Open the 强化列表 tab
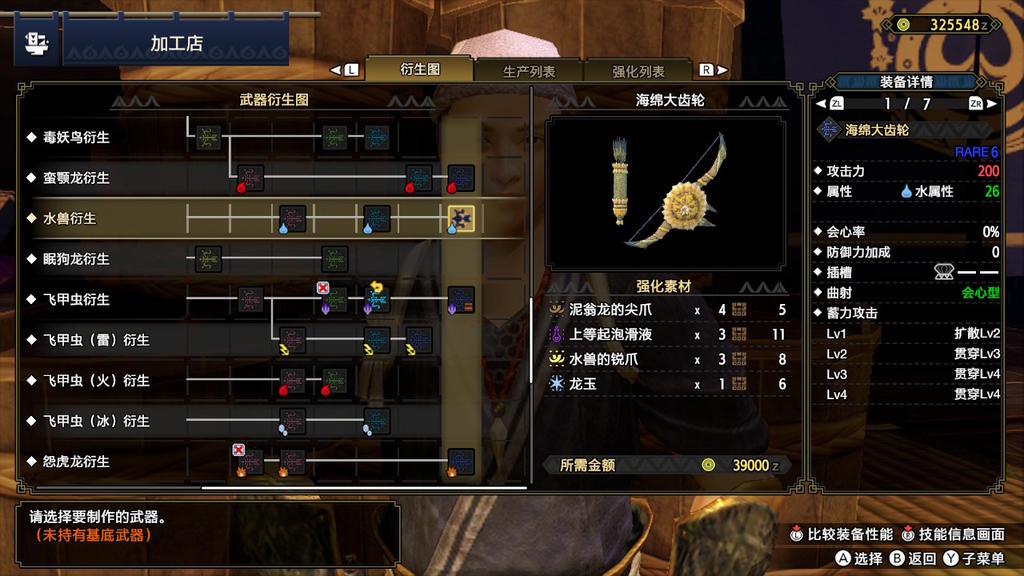Image resolution: width=1024 pixels, height=576 pixels. [x=638, y=71]
